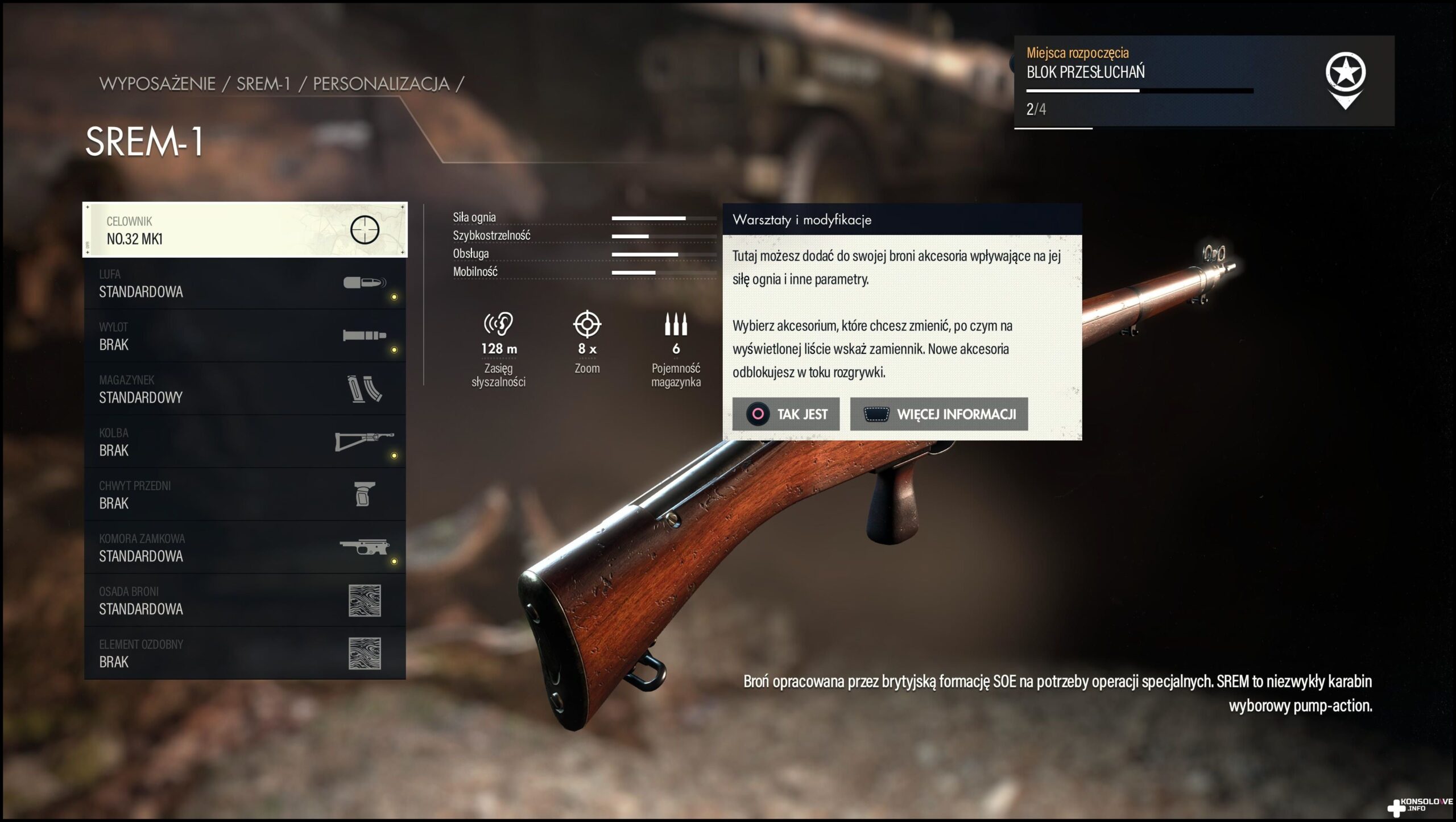The image size is (1456, 822).
Task: Choose the Osada Broni Standardowa slot
Action: 245,601
